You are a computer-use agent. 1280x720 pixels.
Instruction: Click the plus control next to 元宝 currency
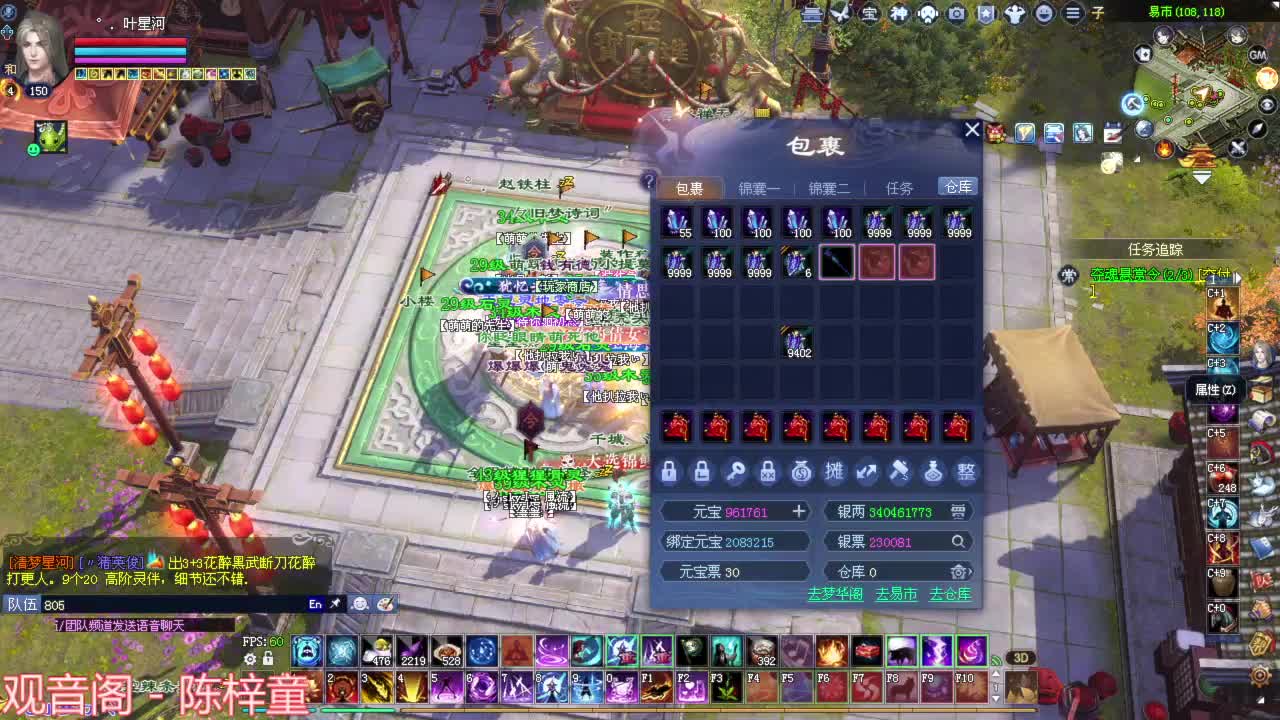798,512
